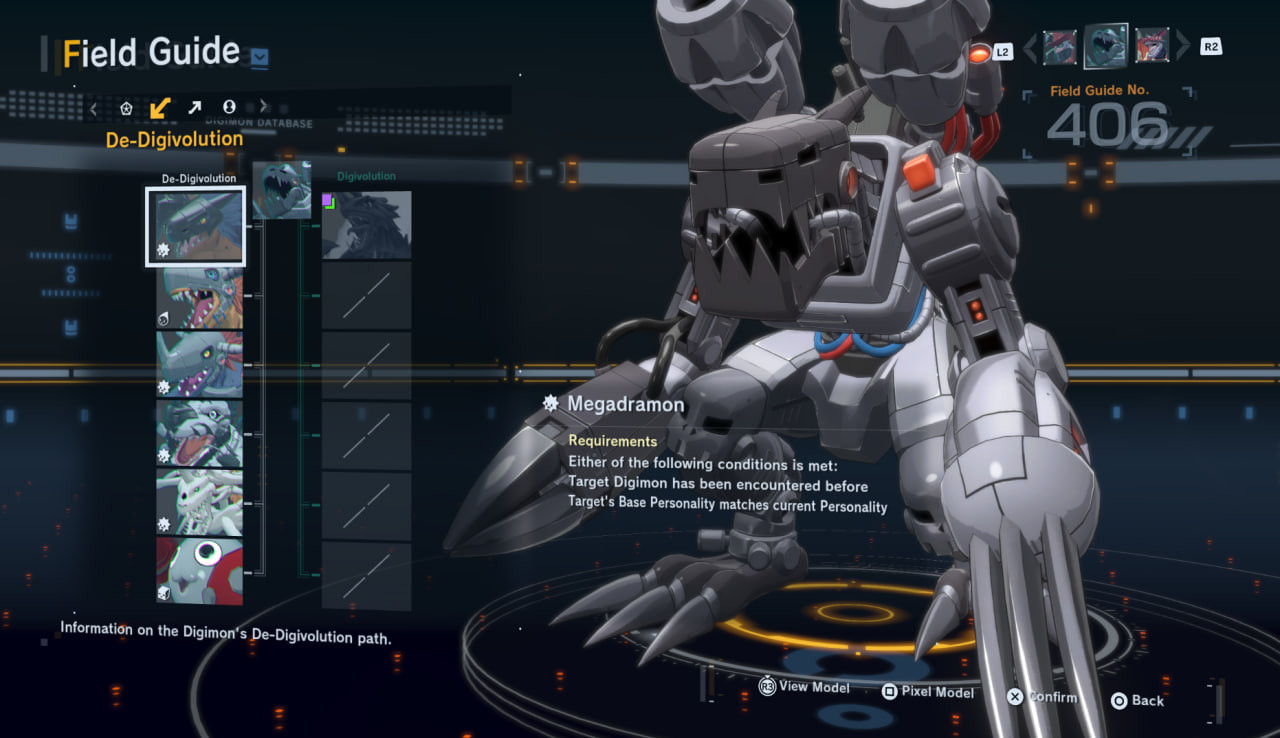This screenshot has height=738, width=1280.
Task: Select the highlighted center thumbnail in the Digimon switcher
Action: [1106, 45]
